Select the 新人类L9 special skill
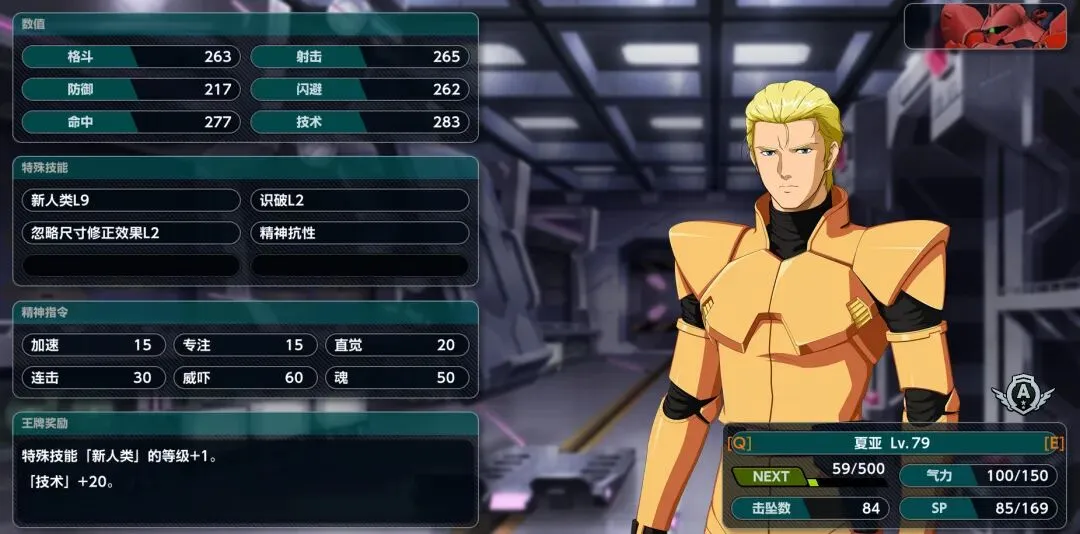This screenshot has height=534, width=1080. pos(131,200)
